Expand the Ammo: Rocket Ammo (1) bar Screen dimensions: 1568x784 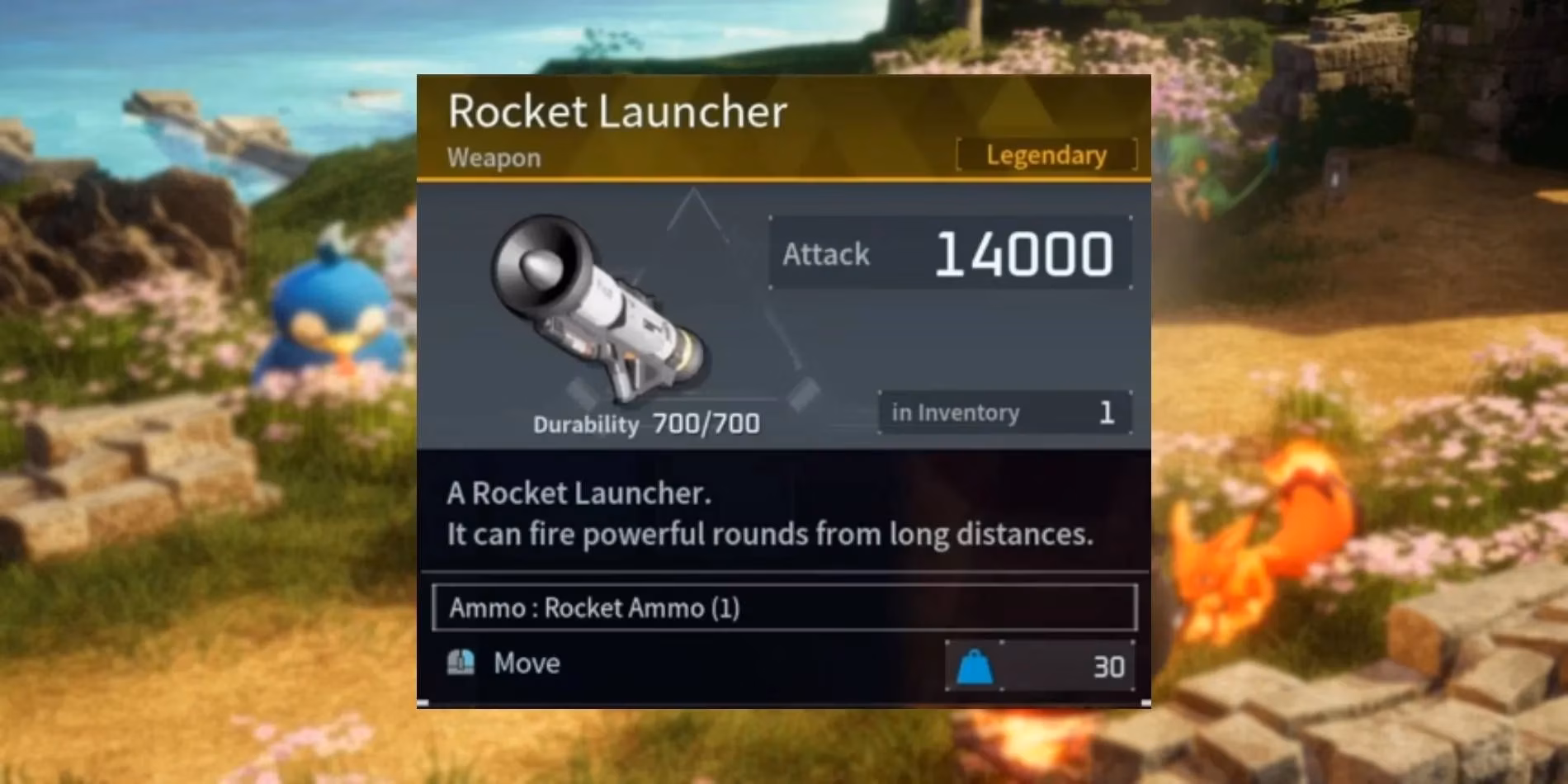(x=784, y=608)
